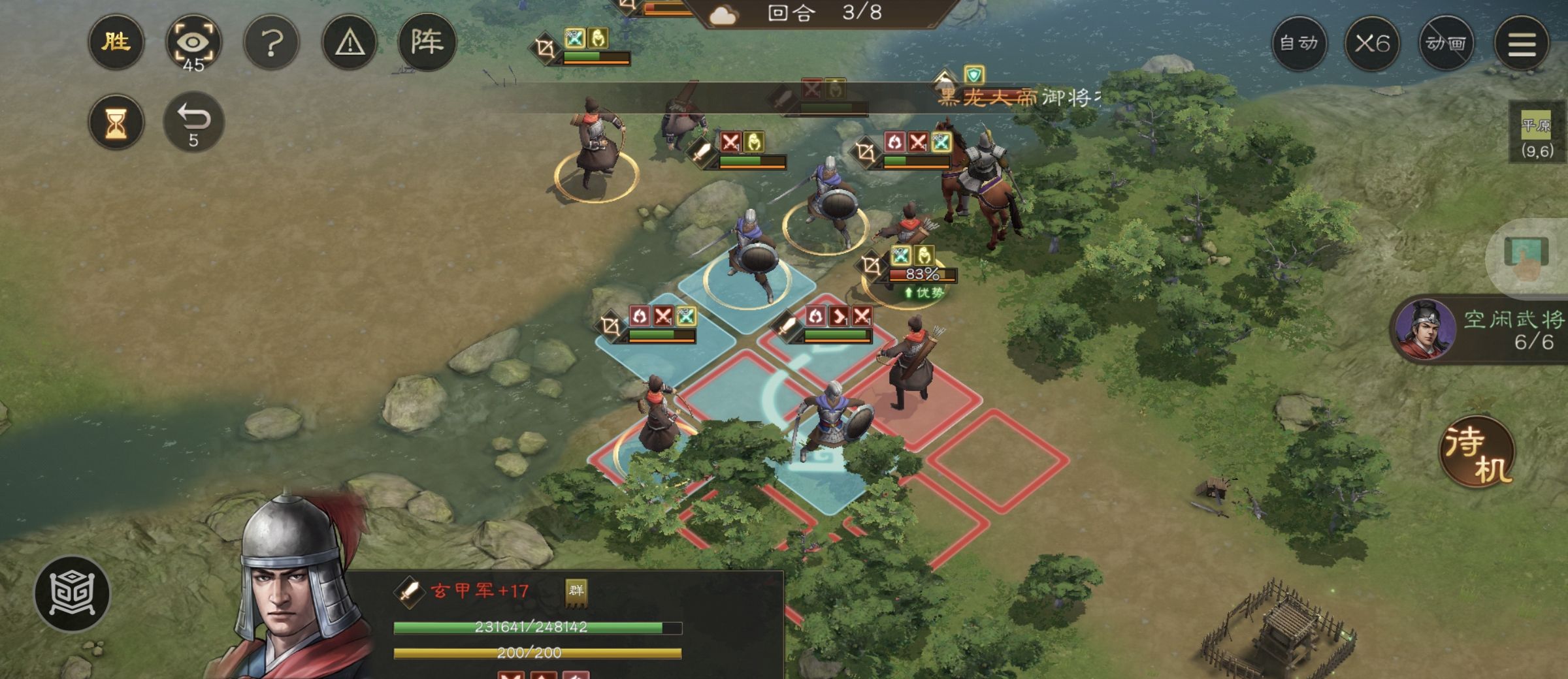1568x679 pixels.
Task: Click the hourglass wait icon
Action: 115,121
